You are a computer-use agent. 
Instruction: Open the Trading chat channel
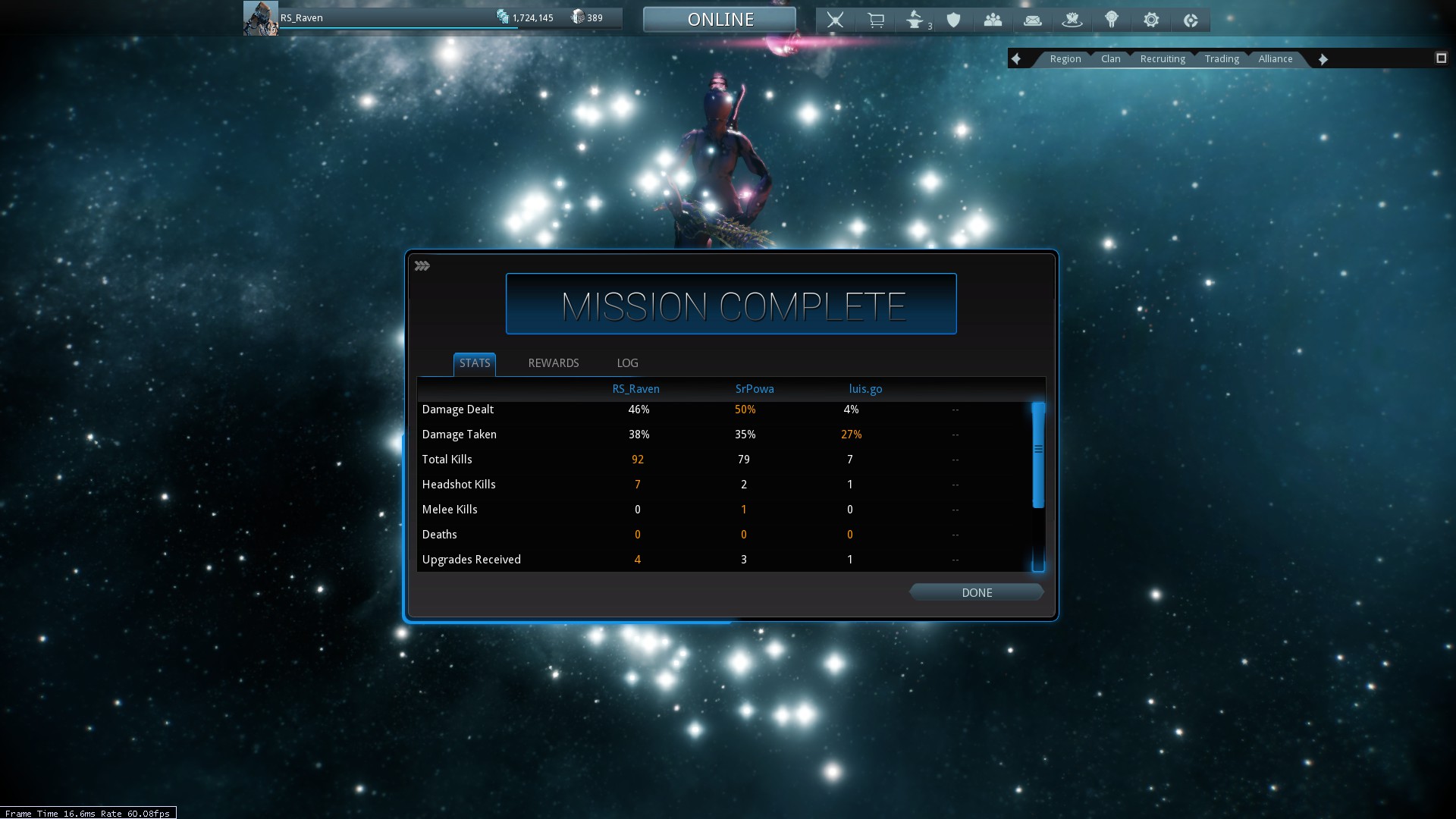click(1222, 59)
